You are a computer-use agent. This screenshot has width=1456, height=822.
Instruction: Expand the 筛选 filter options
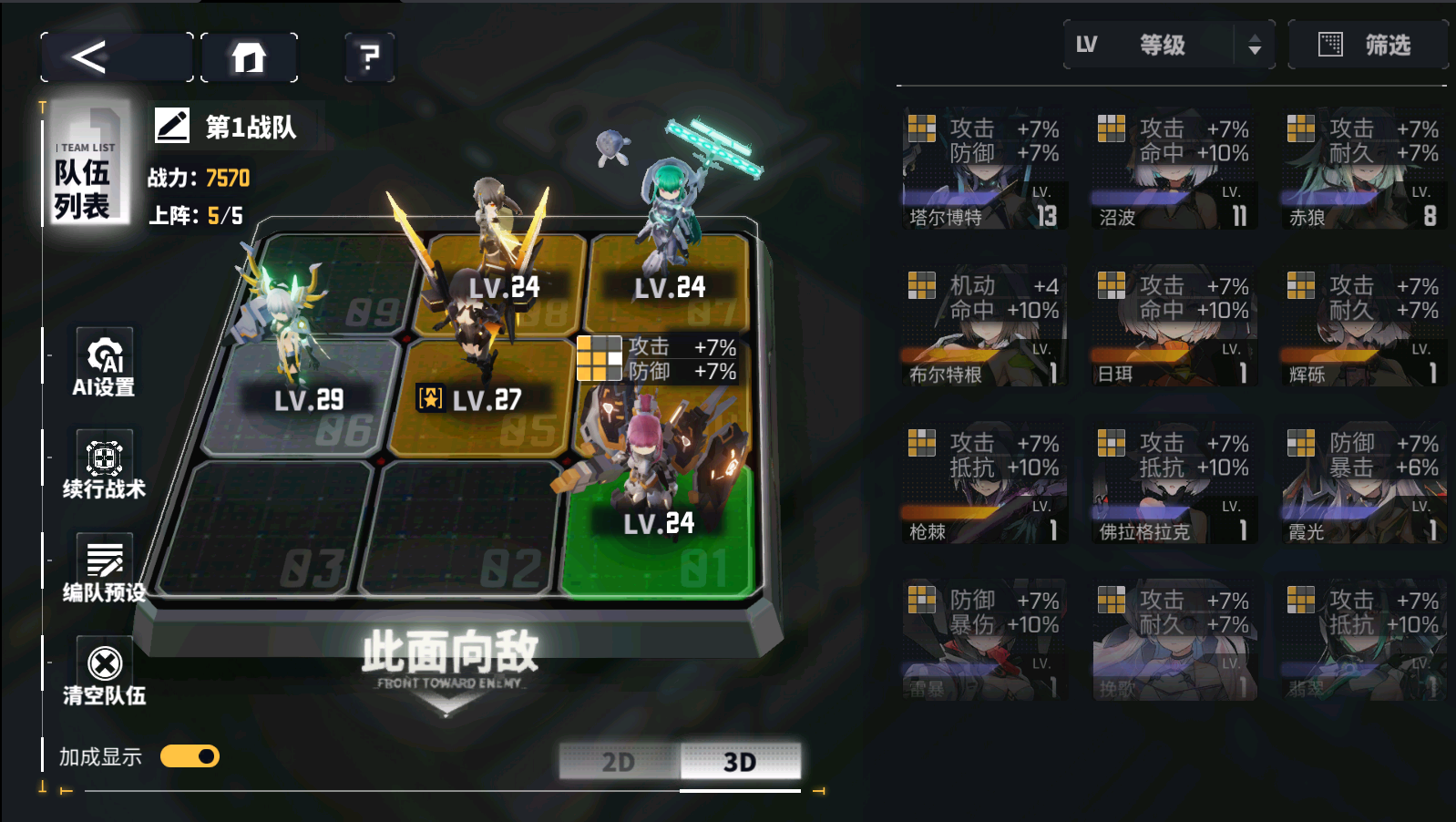(x=1367, y=44)
